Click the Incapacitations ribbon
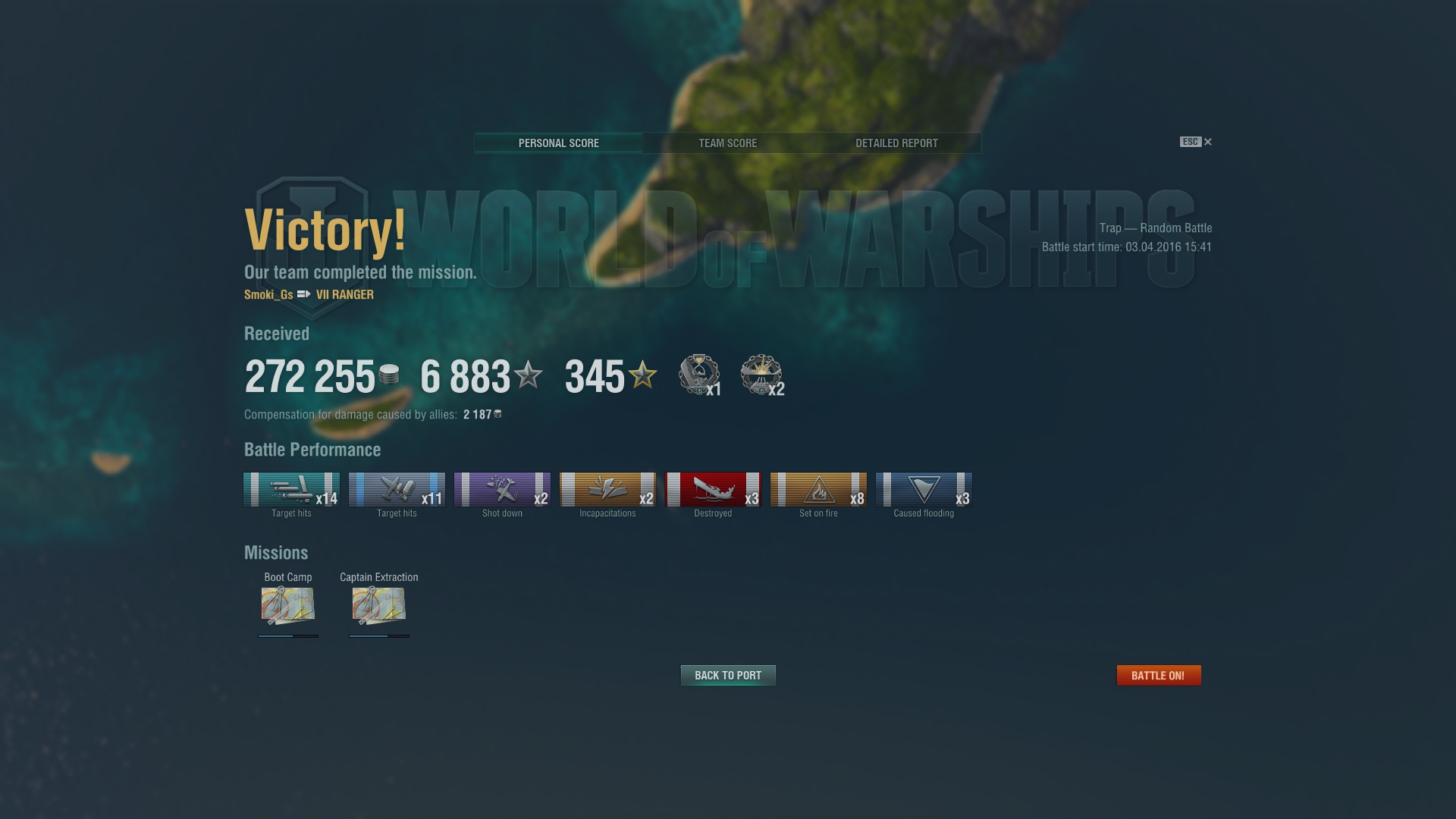This screenshot has height=819, width=1456. 607,490
